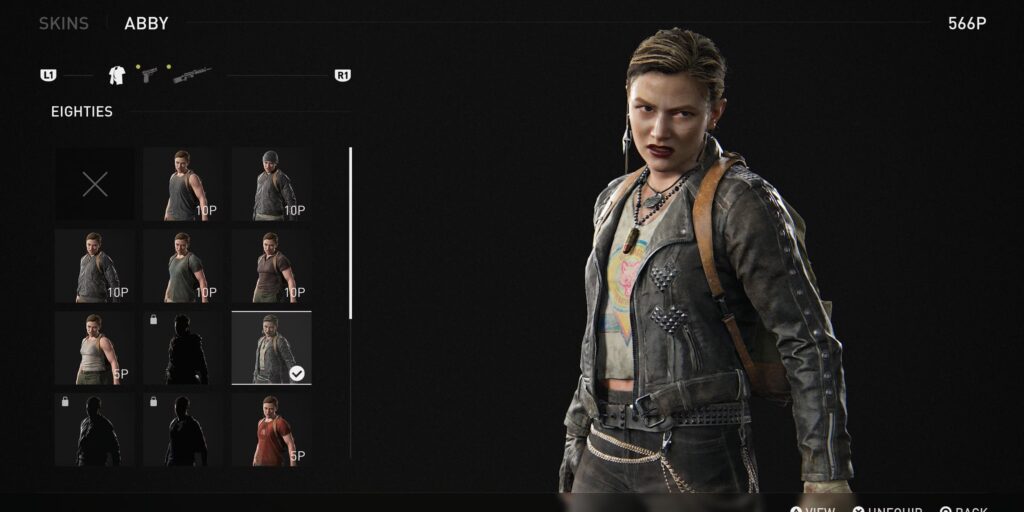Select the empty X no-skin slot
The height and width of the screenshot is (512, 1024).
click(x=95, y=184)
